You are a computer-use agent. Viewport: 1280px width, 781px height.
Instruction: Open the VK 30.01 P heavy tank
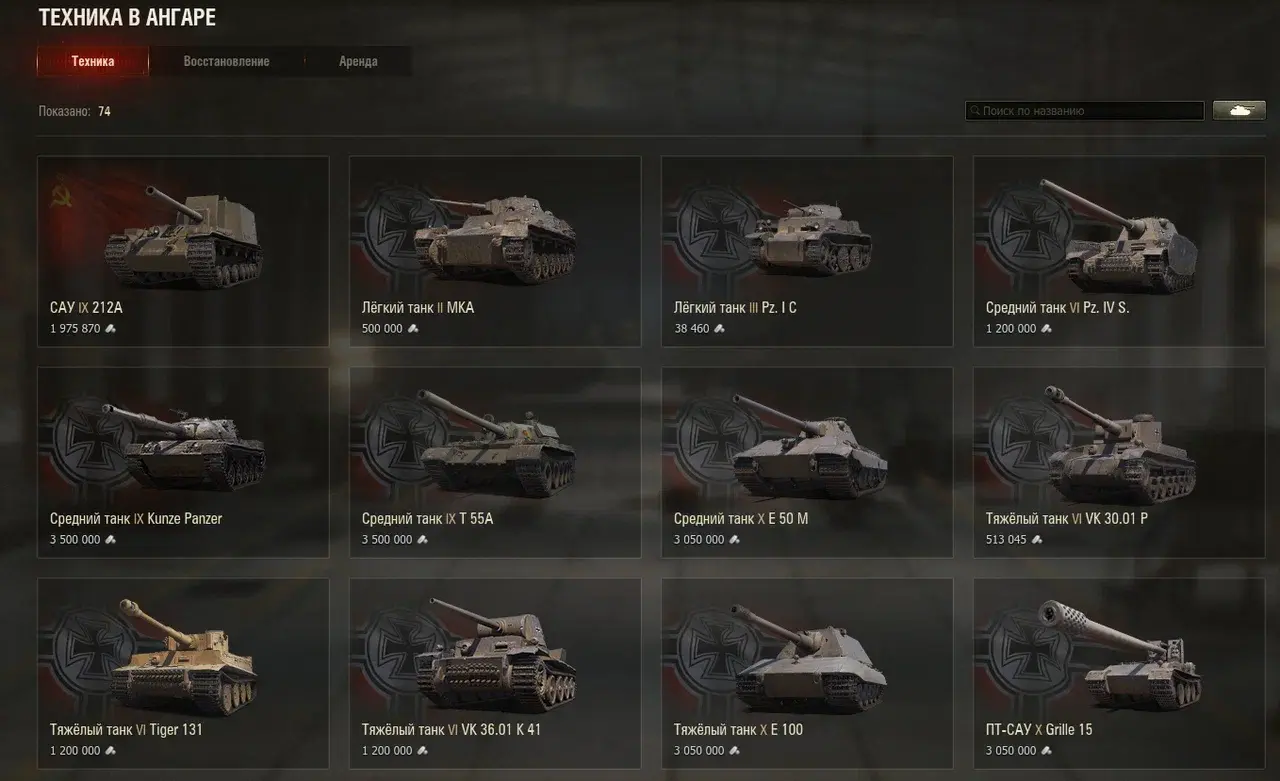click(1119, 462)
